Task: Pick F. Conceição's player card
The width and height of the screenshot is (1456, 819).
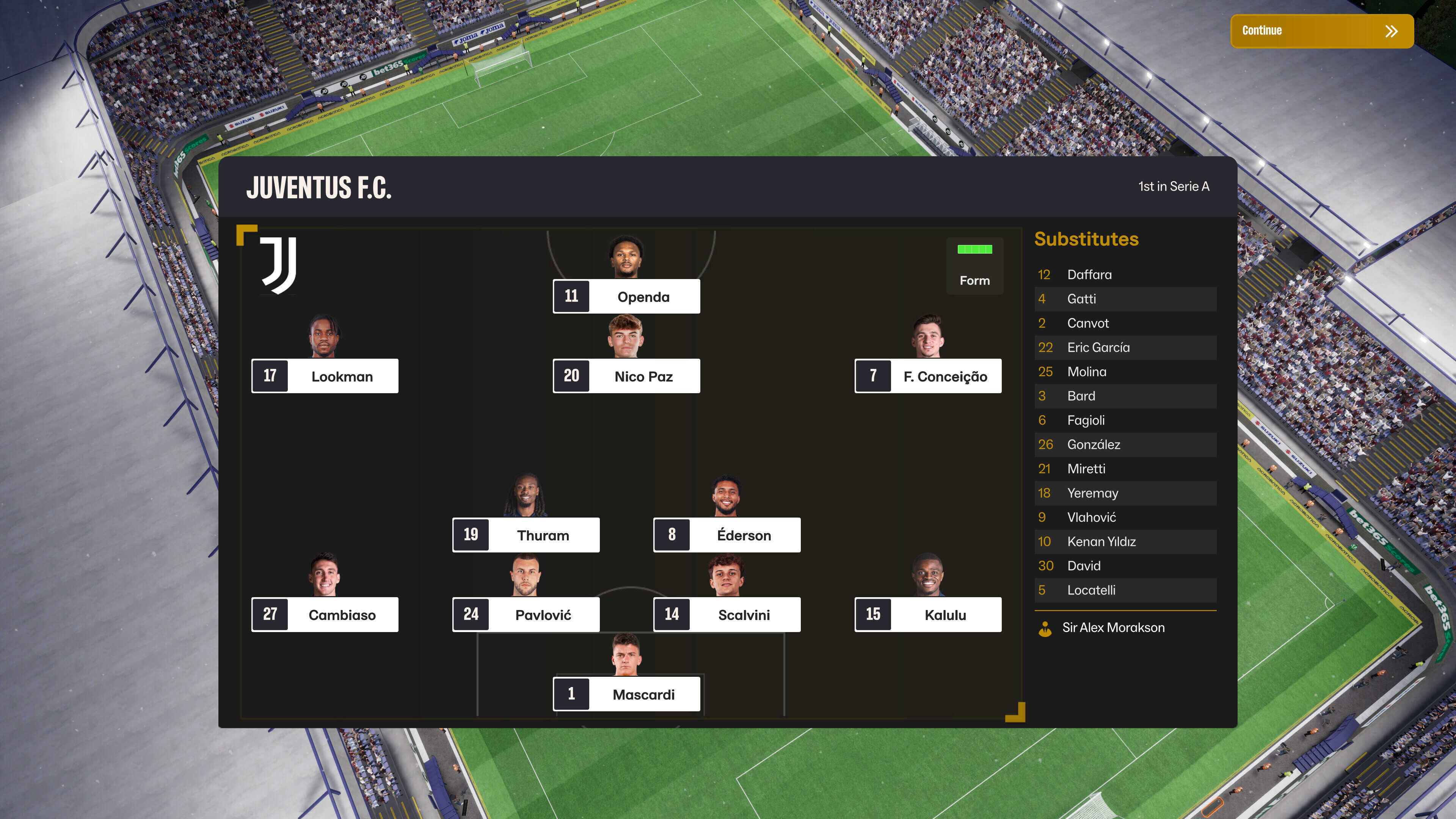Action: 928,376
